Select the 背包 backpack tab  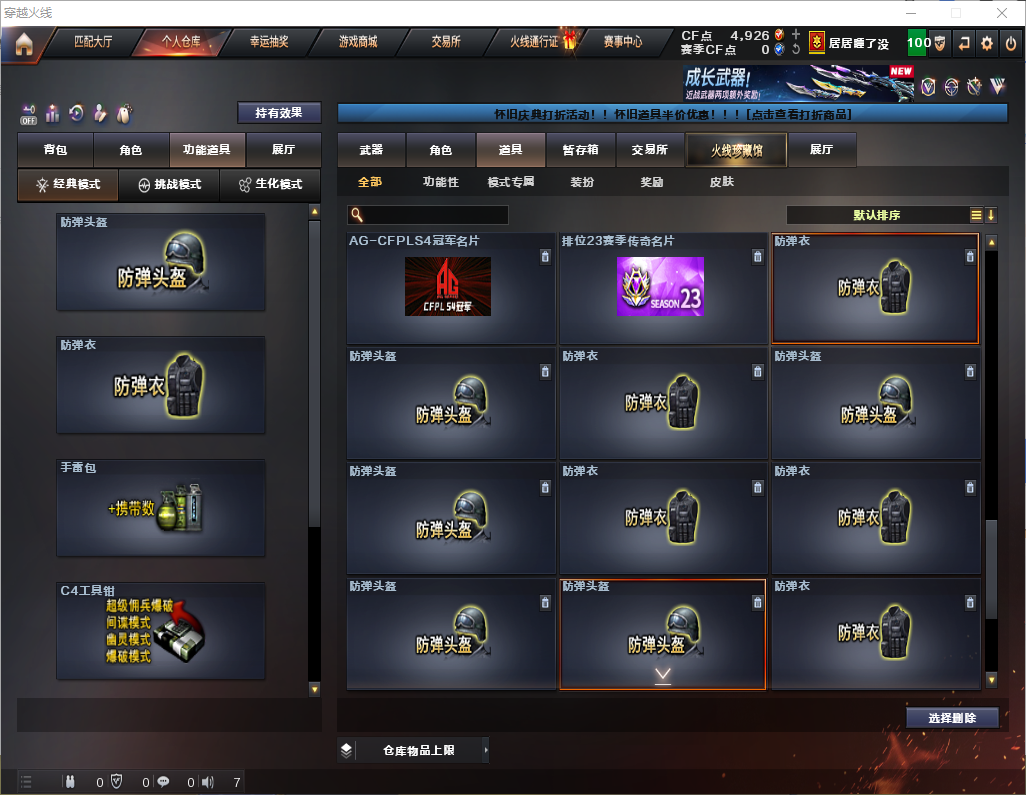point(56,150)
